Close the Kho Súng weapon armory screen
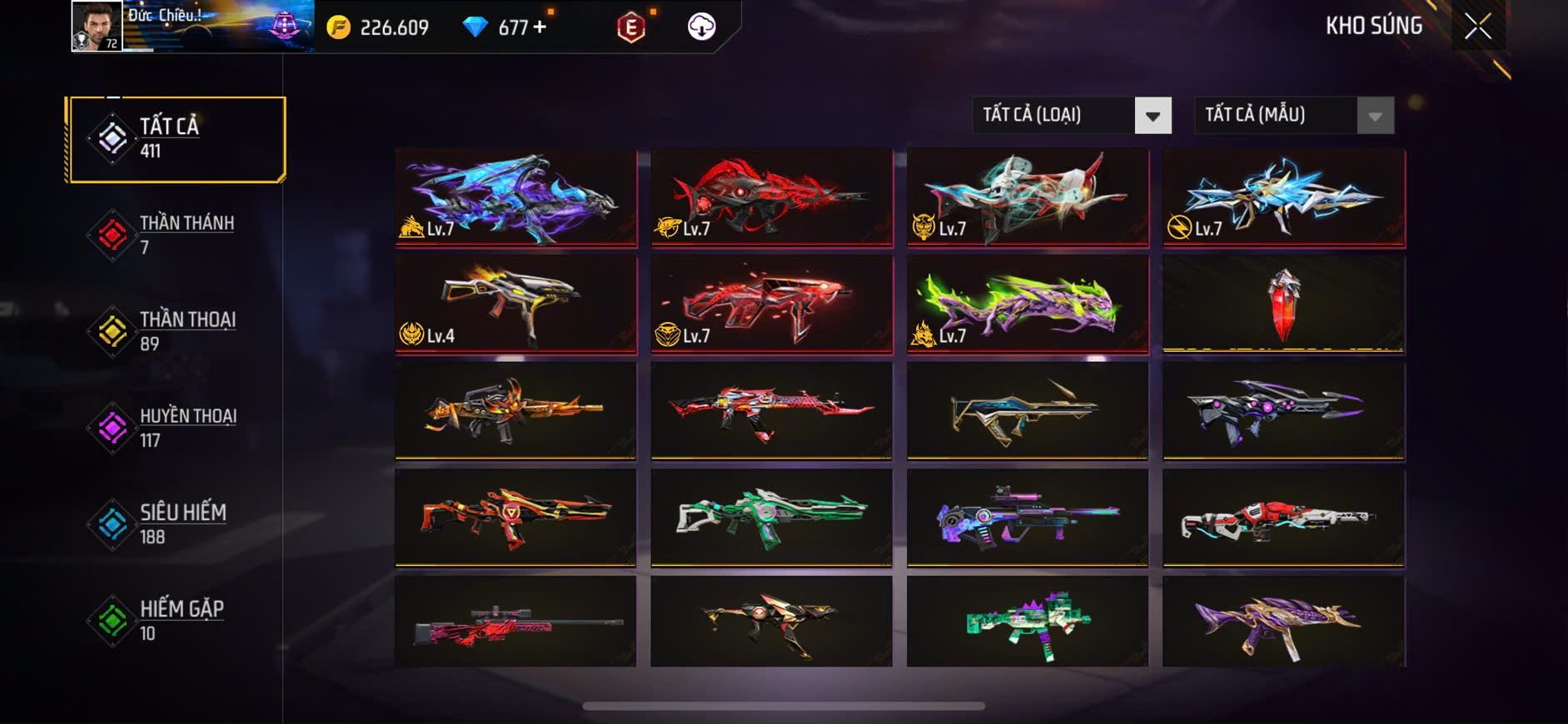Screen dimensions: 1568x724 tap(1477, 27)
